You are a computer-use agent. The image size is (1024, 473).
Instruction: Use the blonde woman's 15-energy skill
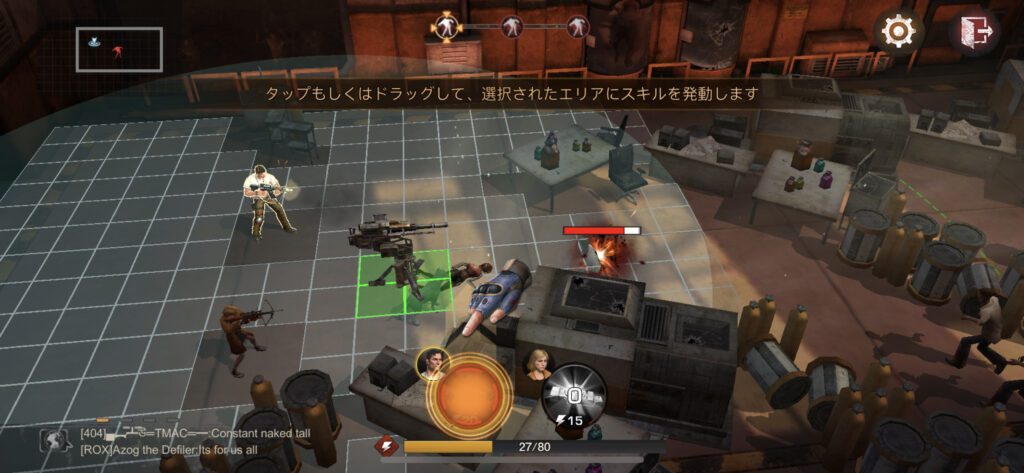coord(573,392)
